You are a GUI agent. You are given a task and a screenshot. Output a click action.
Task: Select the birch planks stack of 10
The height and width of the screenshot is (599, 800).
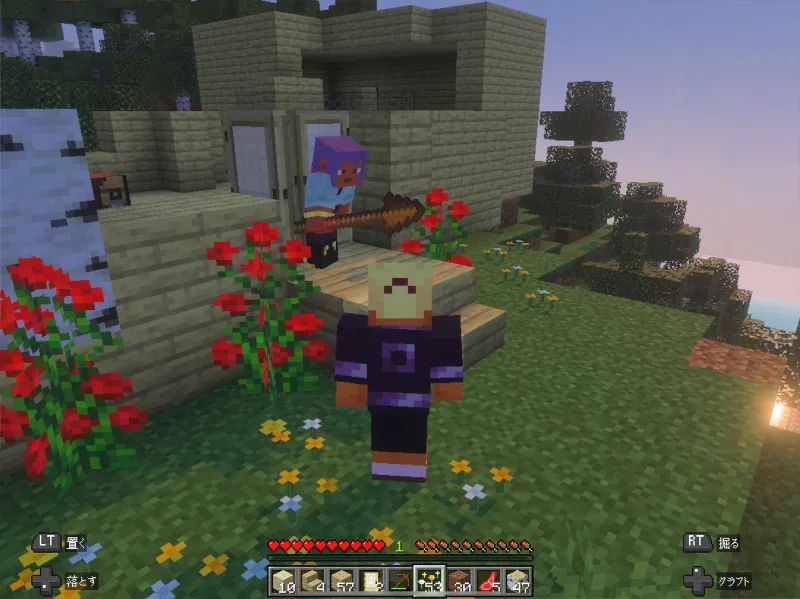coord(283,580)
